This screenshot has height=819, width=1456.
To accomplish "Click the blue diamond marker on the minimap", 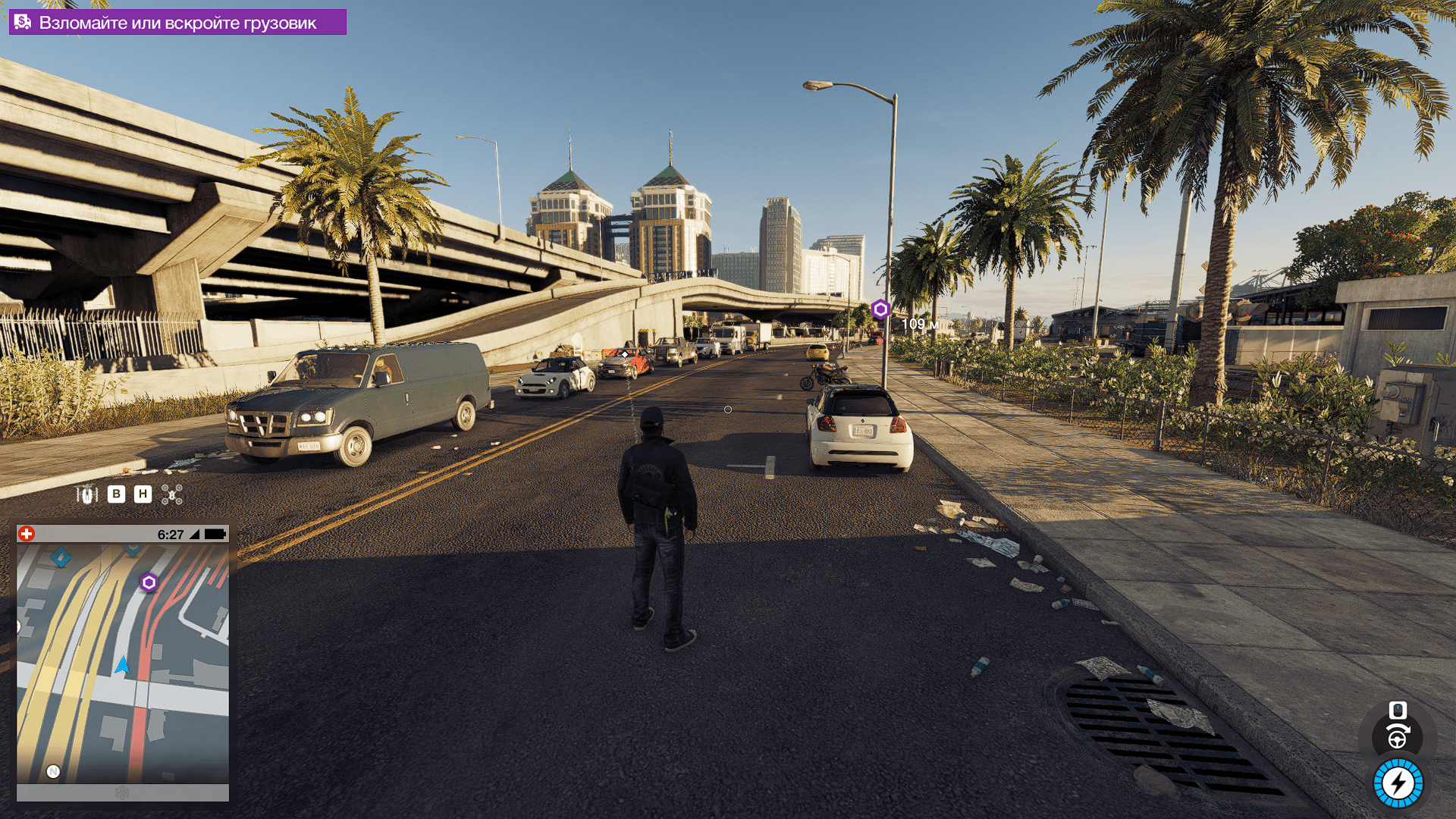I will click(x=61, y=558).
